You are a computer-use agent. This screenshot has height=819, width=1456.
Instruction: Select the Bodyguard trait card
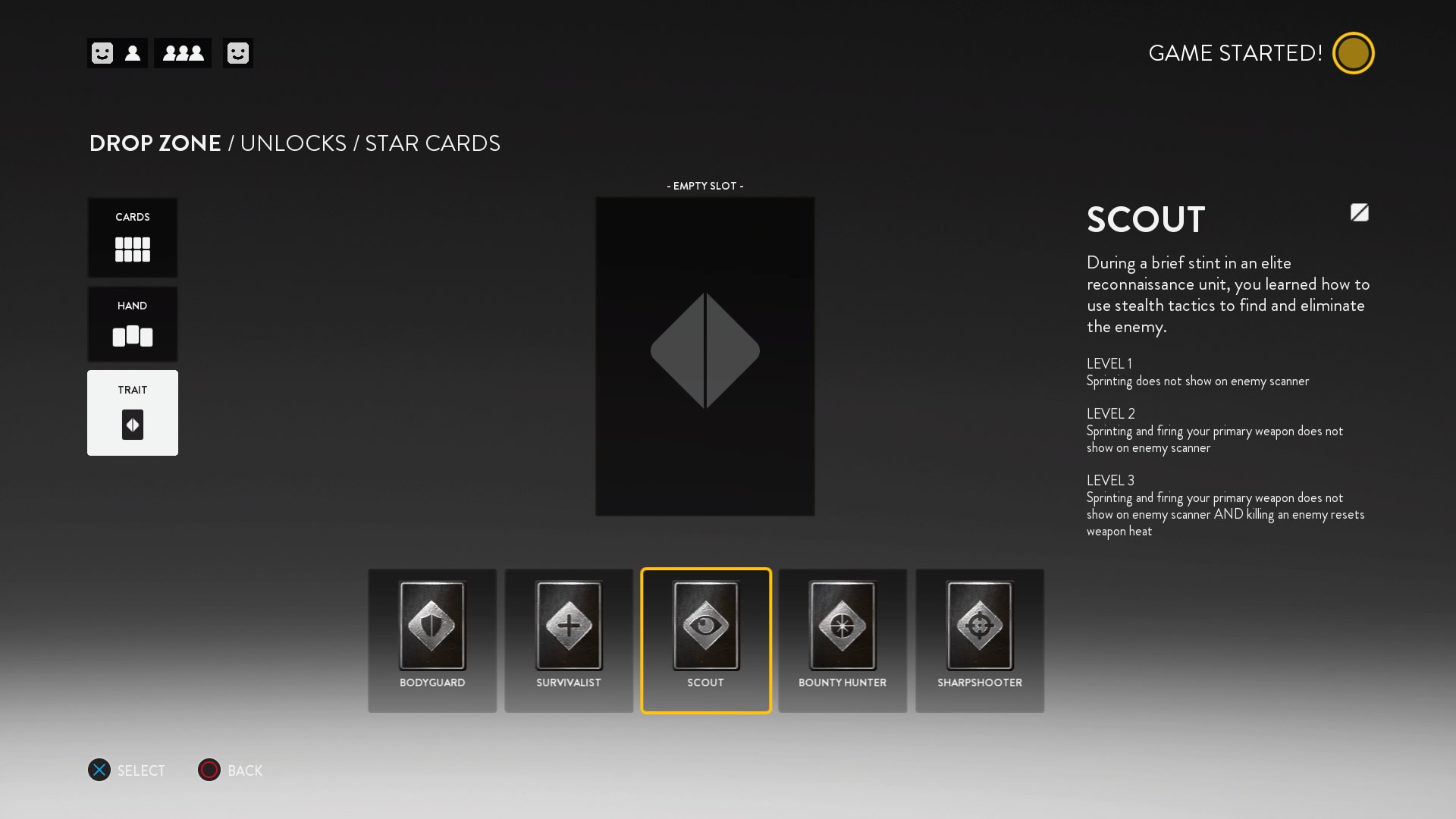(431, 641)
